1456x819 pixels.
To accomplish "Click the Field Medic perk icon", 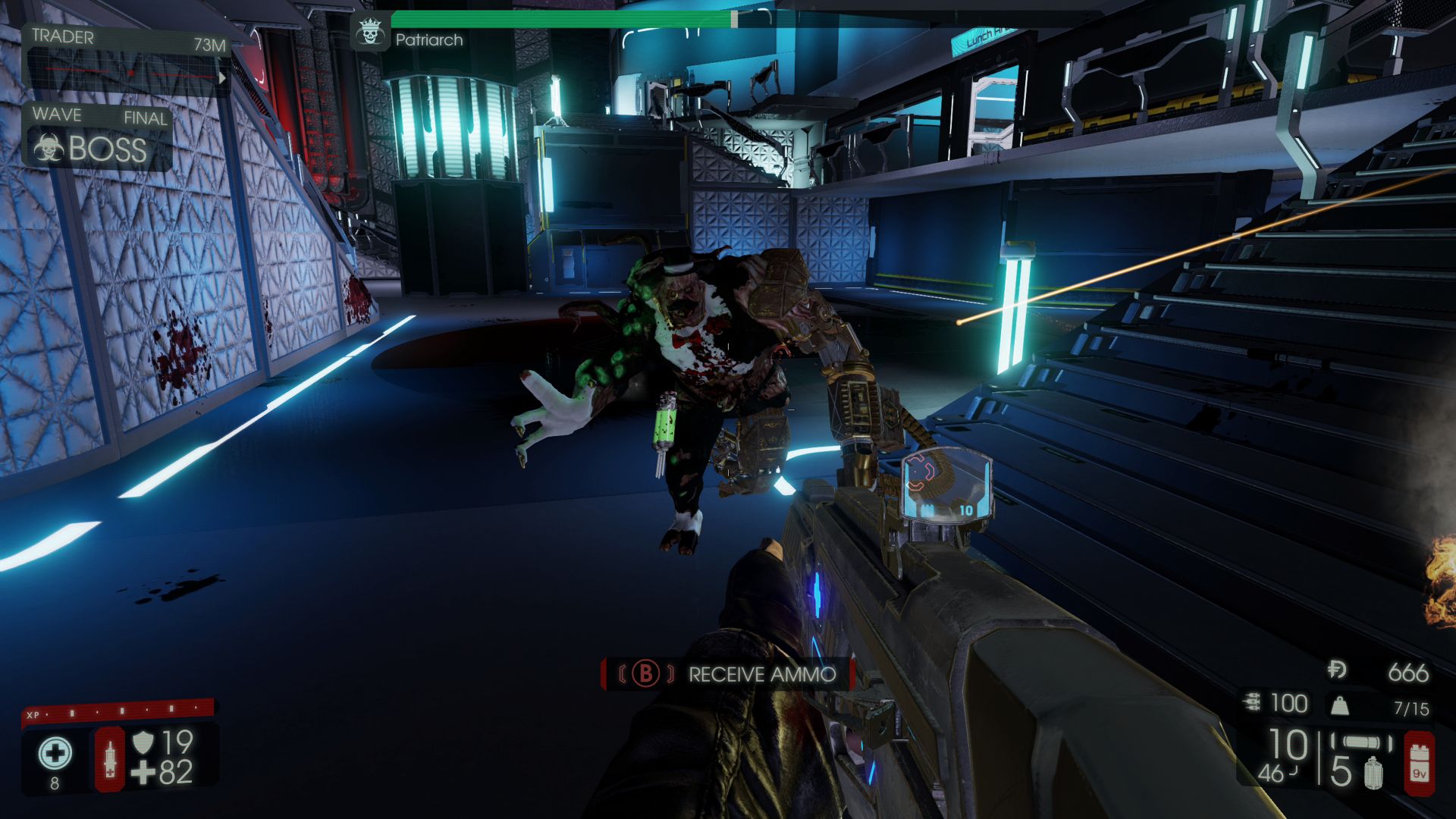I will coord(55,755).
